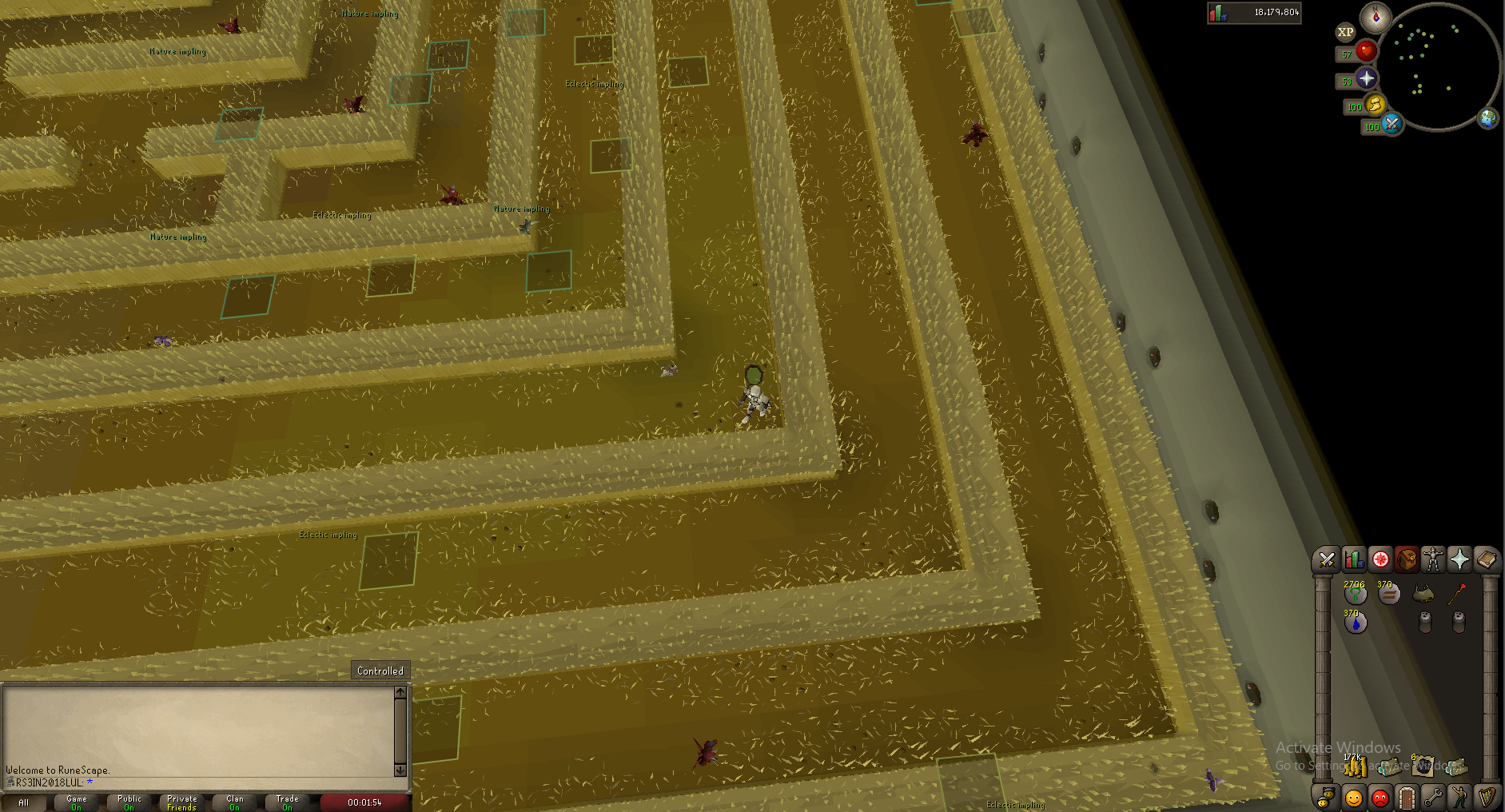This screenshot has height=812, width=1505.
Task: Open the Emotes tab
Action: 1459,797
